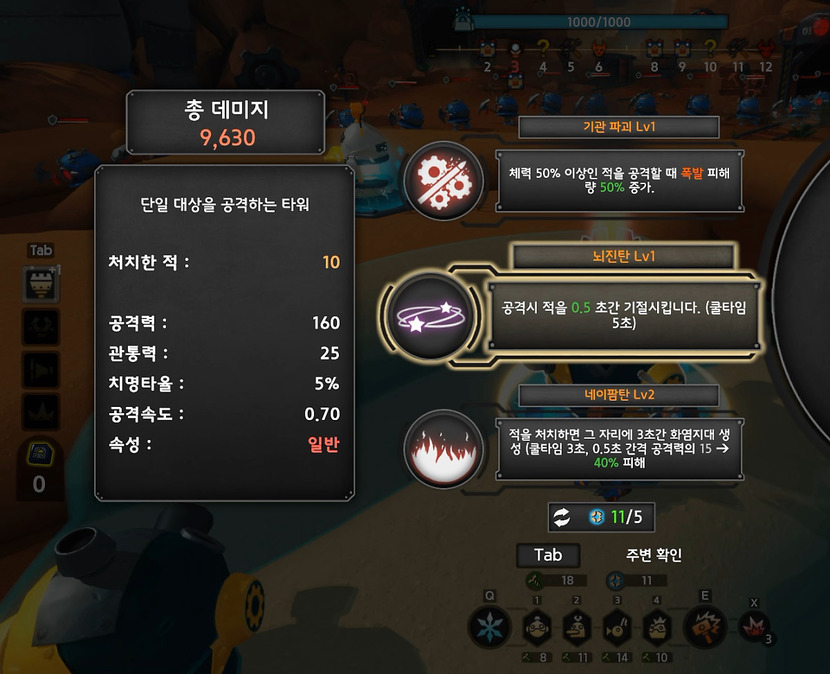Click the wave 12 boss marker
The width and height of the screenshot is (830, 674).
[x=766, y=48]
